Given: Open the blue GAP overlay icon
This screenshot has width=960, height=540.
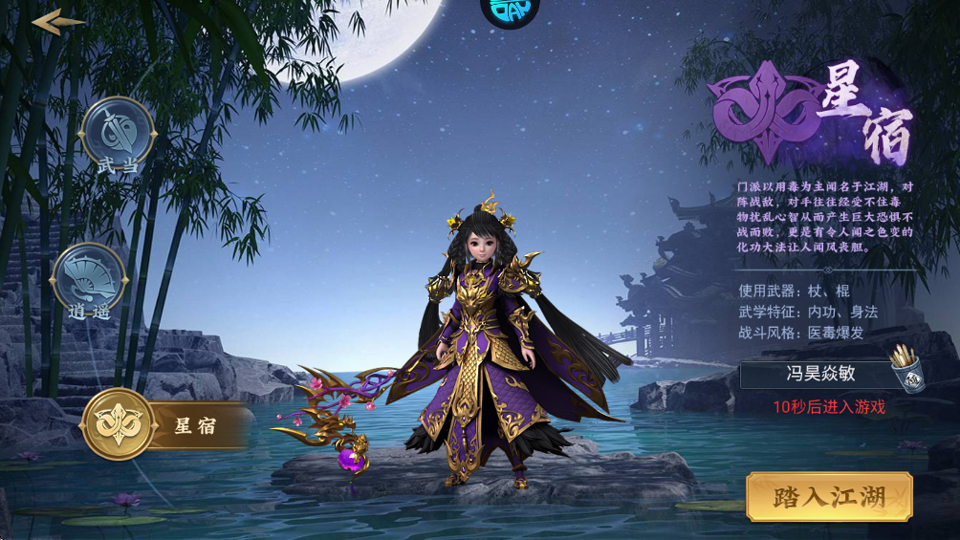Looking at the screenshot, I should (510, 10).
